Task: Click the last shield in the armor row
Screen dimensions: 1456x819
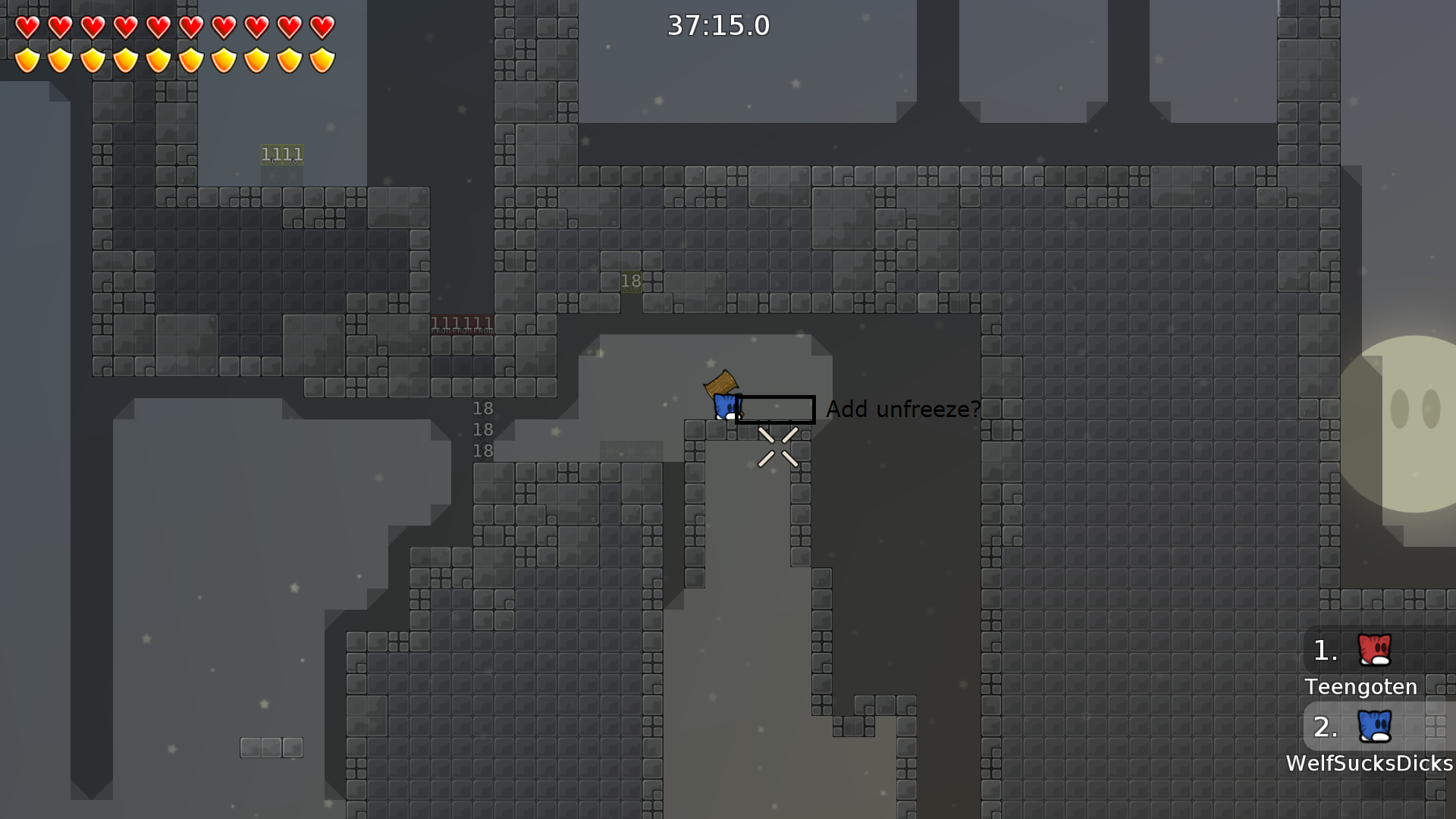Action: pos(322,59)
